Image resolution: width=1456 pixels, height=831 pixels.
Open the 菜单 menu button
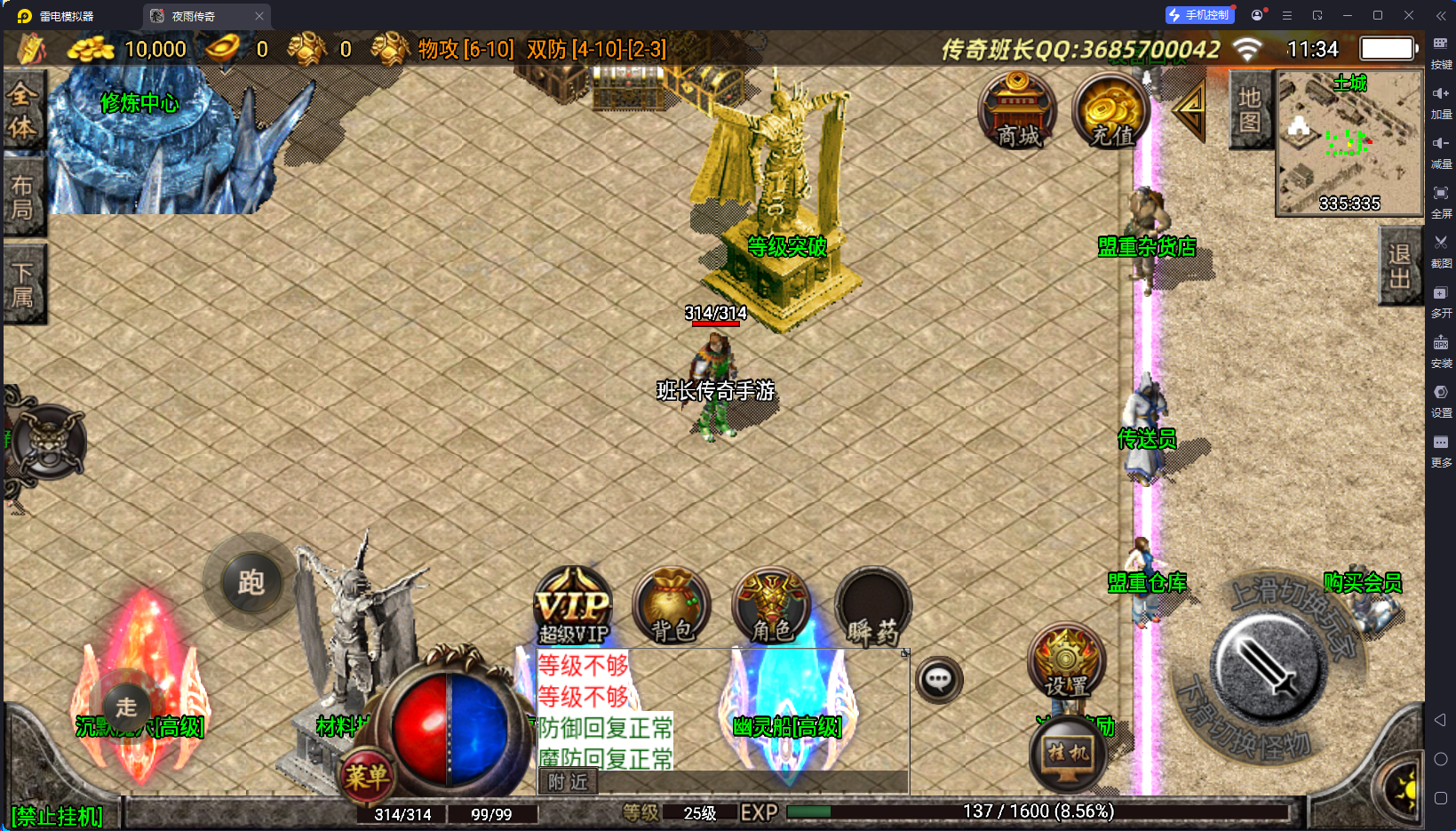[x=367, y=778]
